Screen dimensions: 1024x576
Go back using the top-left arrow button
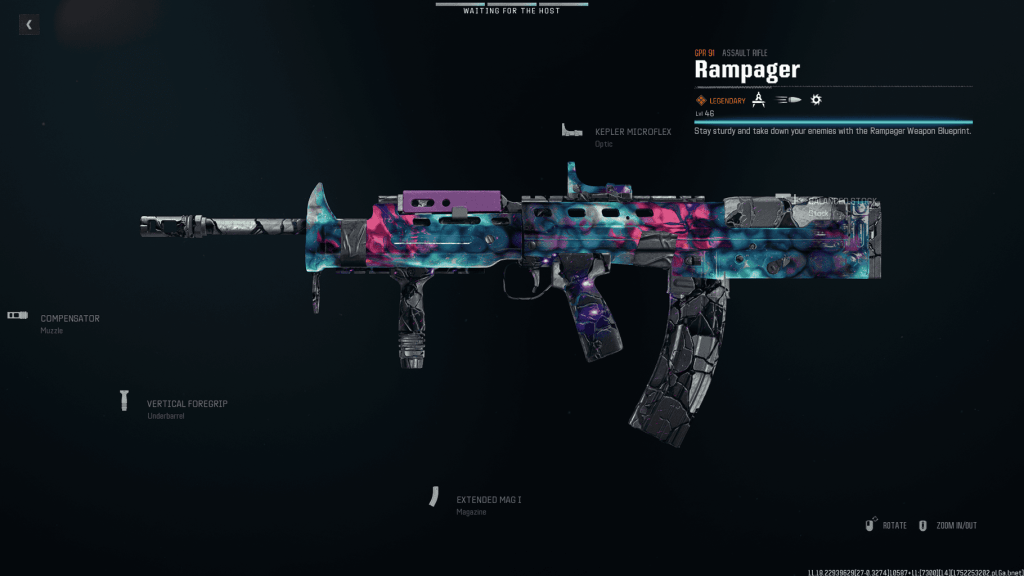tap(29, 25)
